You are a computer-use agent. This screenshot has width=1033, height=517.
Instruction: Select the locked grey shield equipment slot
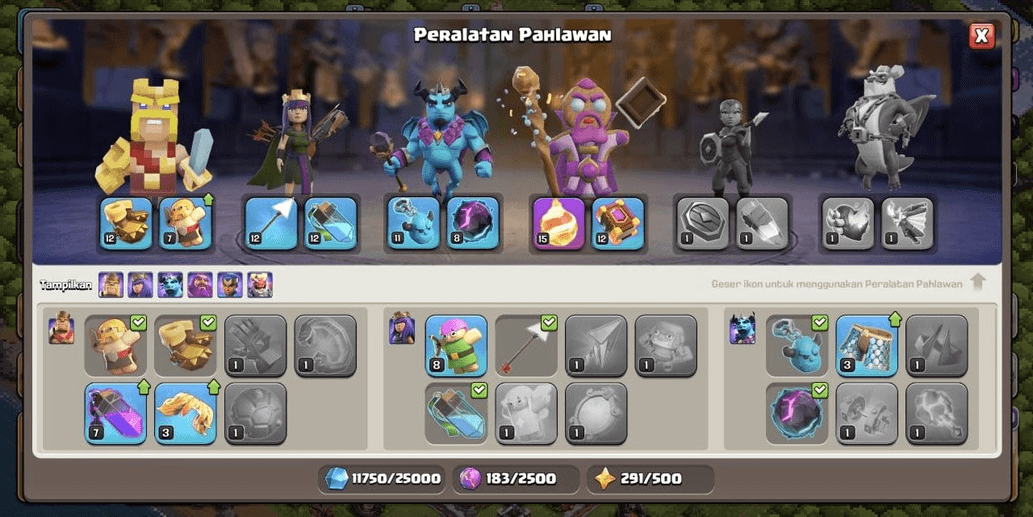(703, 223)
